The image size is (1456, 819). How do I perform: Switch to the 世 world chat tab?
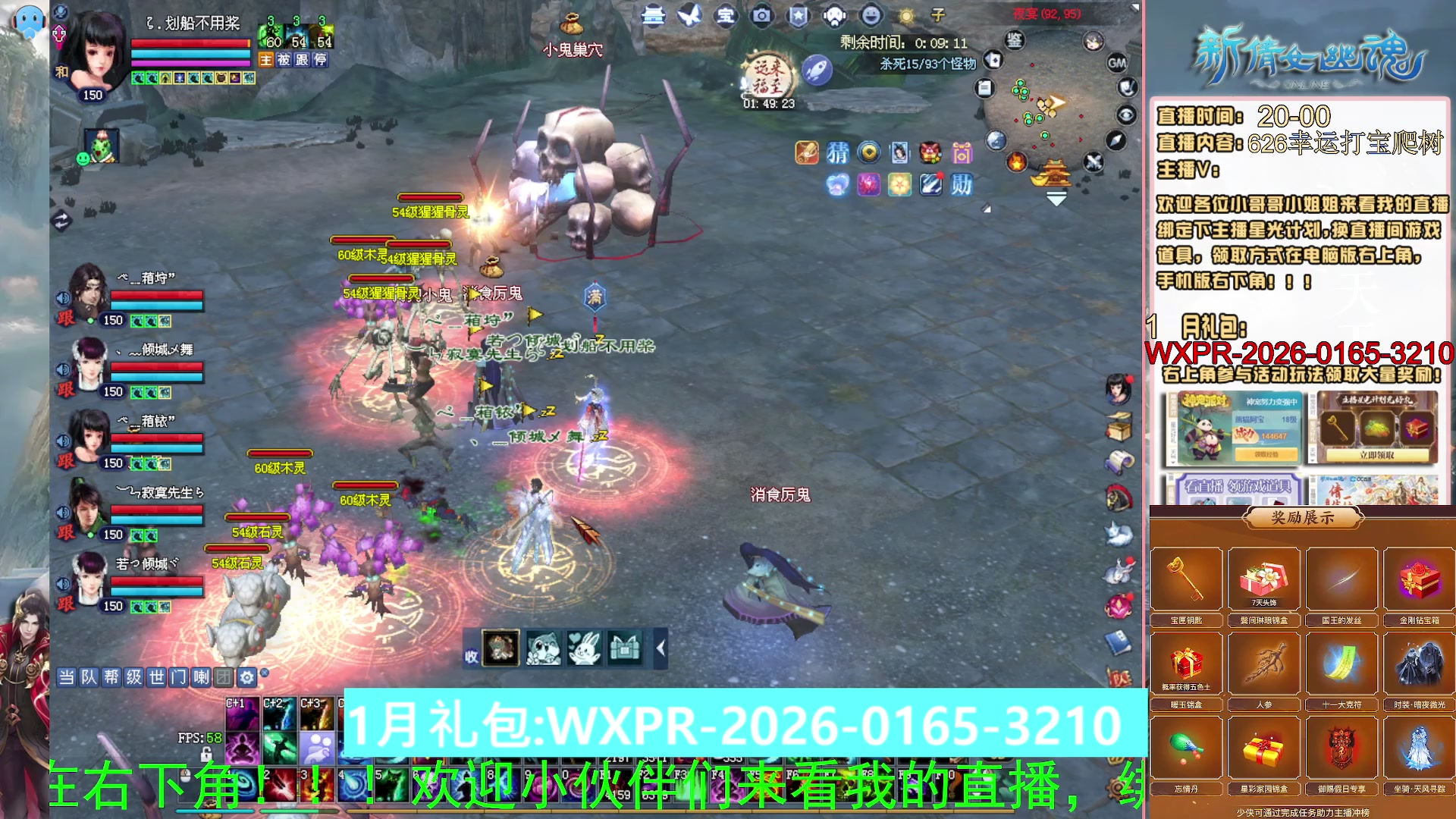tap(156, 677)
